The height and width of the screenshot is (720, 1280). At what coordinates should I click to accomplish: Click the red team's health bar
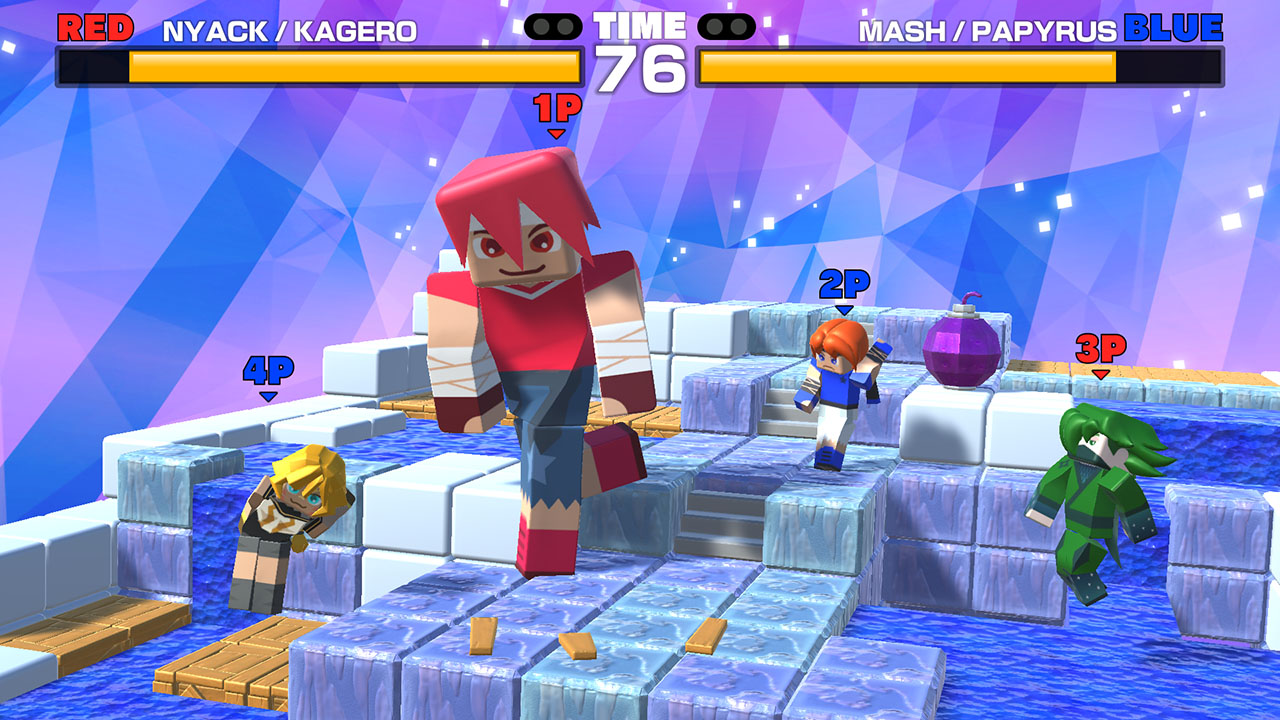tap(320, 70)
